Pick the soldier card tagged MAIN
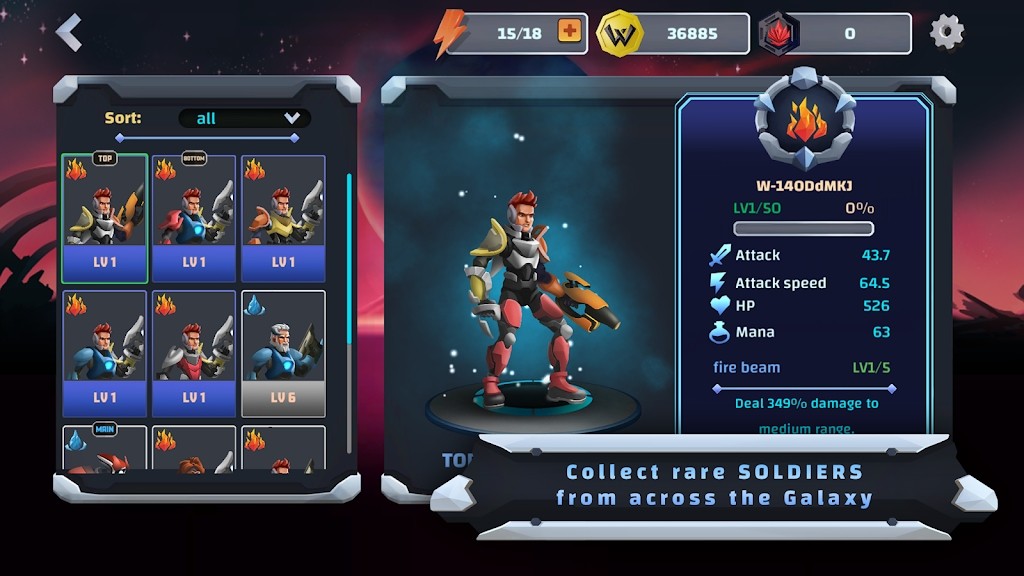 (105, 448)
